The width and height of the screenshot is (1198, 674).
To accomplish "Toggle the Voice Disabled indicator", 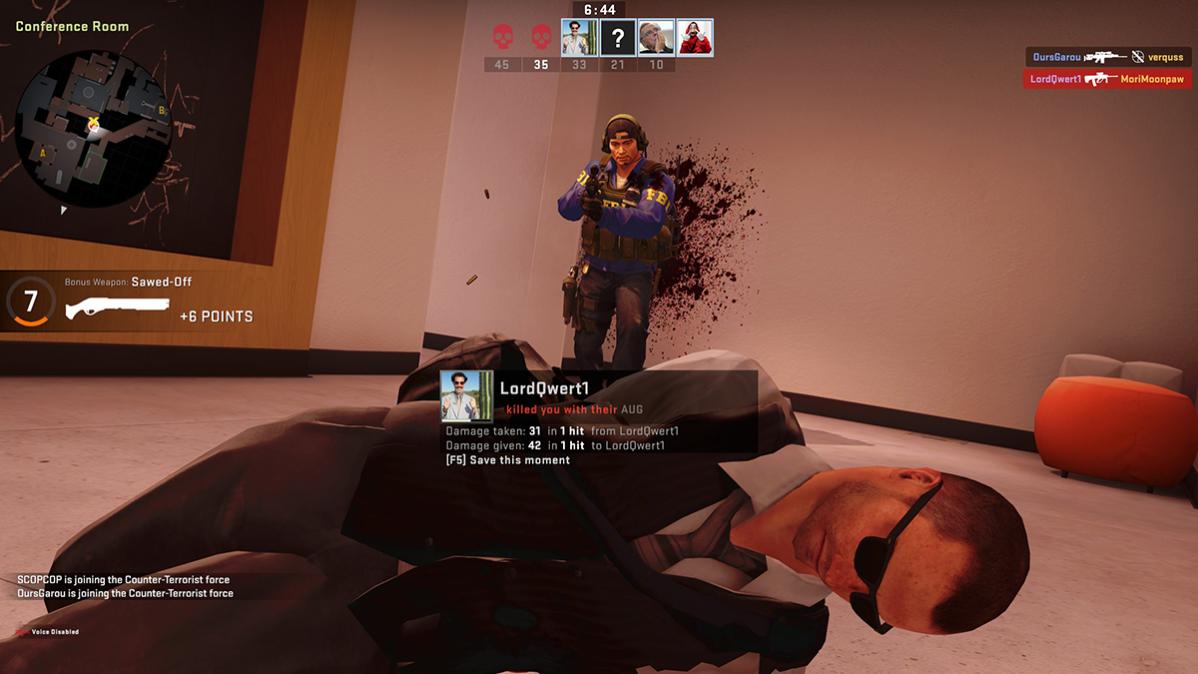I will tap(48, 632).
